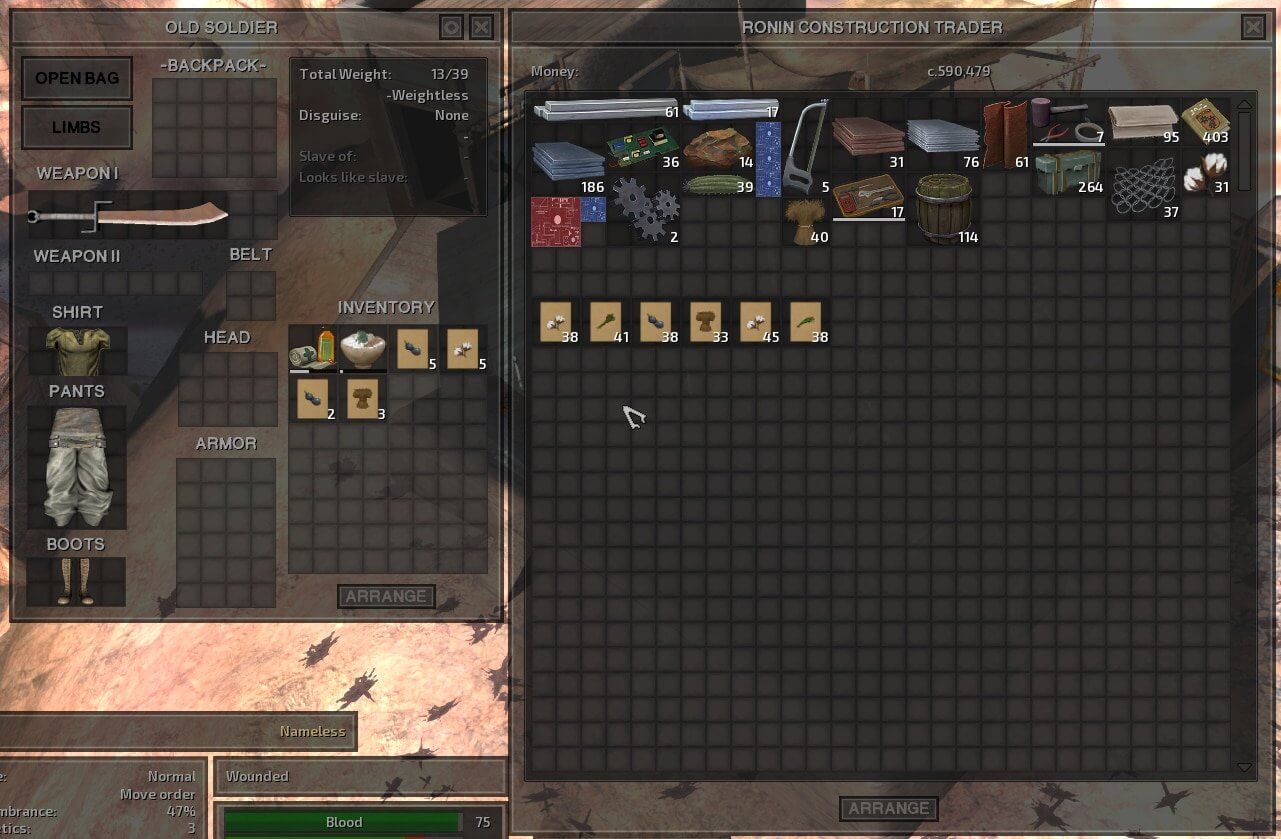
Task: Close the Old Soldier window
Action: [481, 27]
